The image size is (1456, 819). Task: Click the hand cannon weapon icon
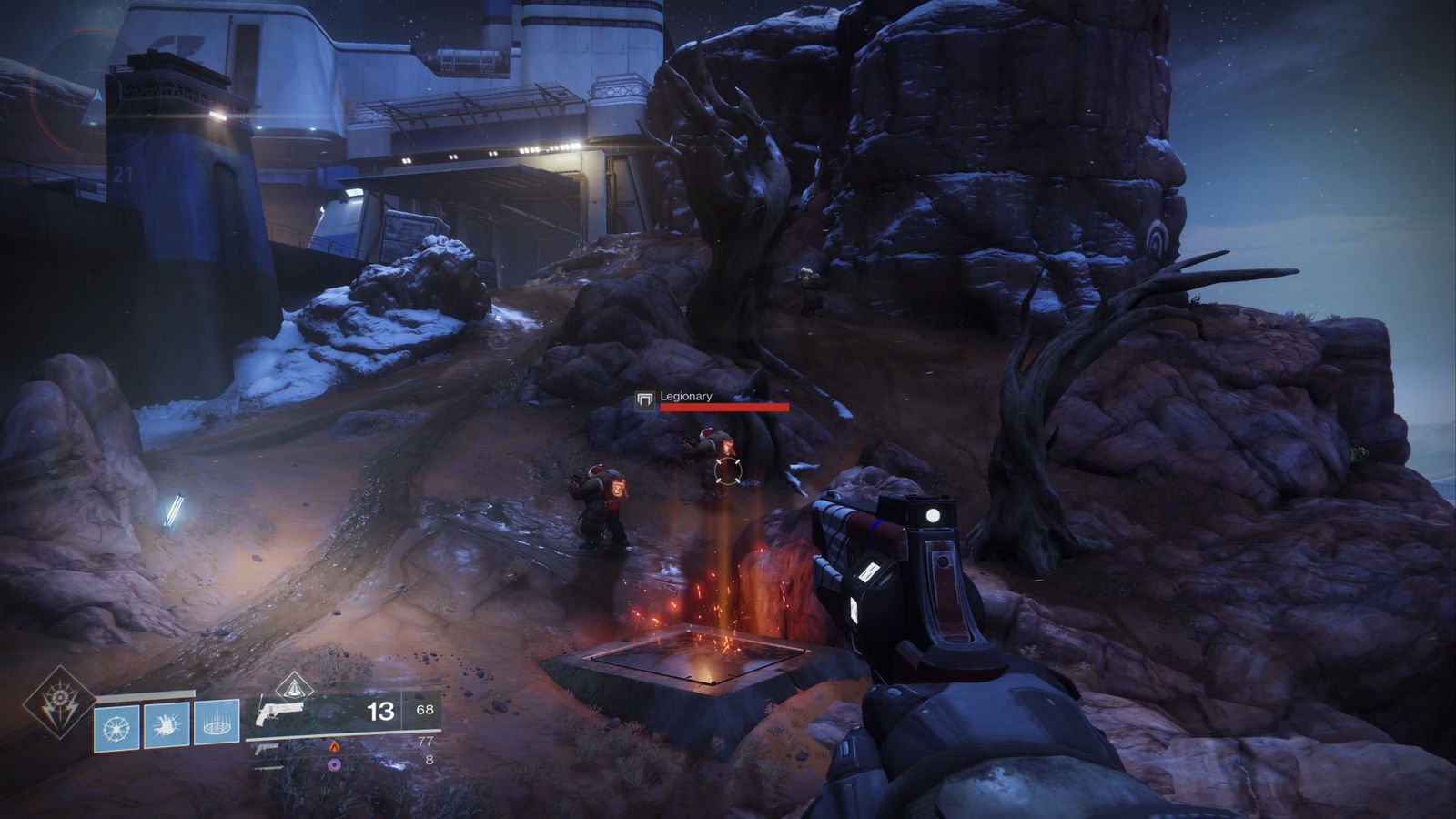tap(279, 714)
